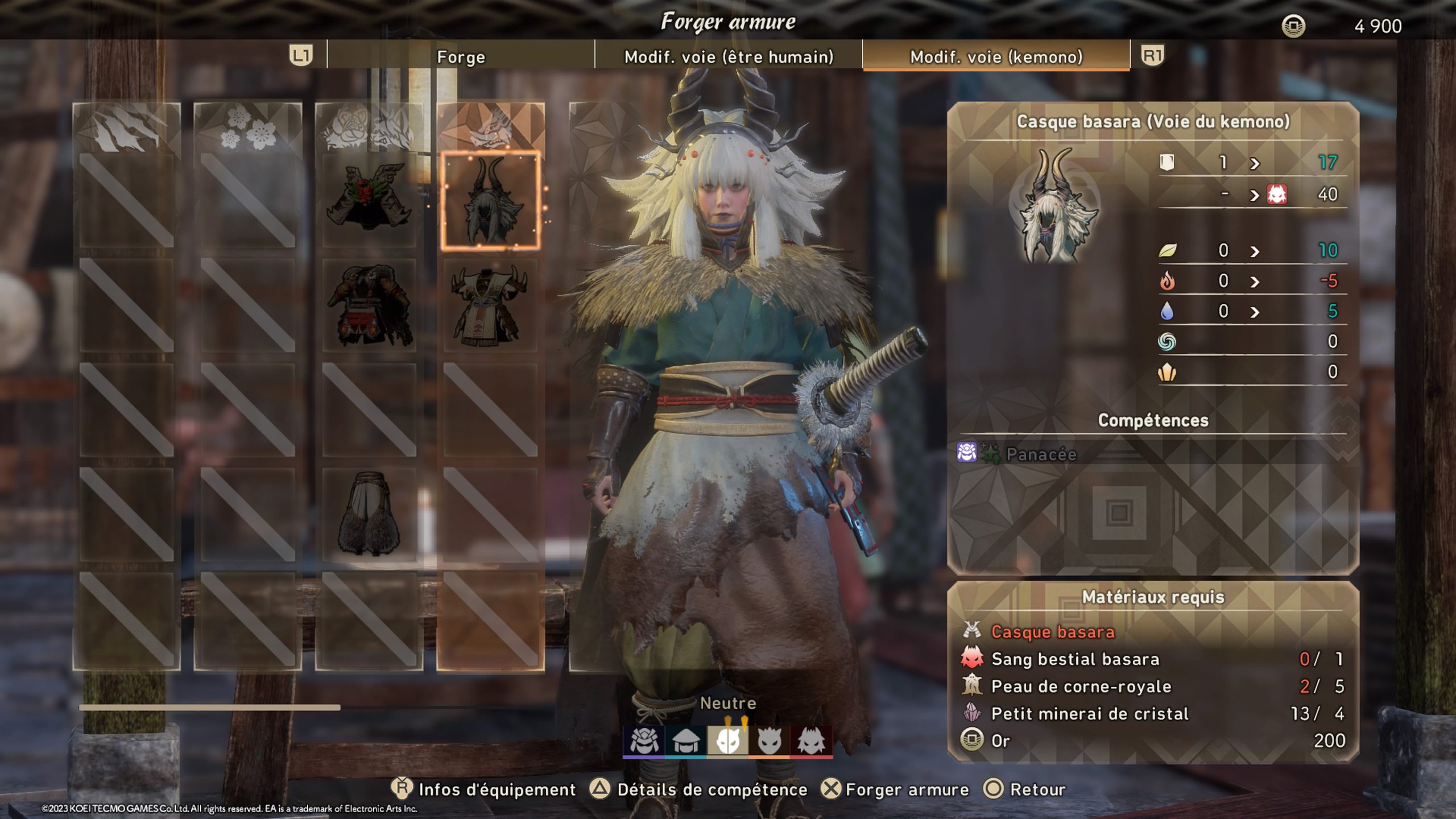Select the Modif. voie (kemono) tab
The image size is (1456, 819).
[x=996, y=57]
